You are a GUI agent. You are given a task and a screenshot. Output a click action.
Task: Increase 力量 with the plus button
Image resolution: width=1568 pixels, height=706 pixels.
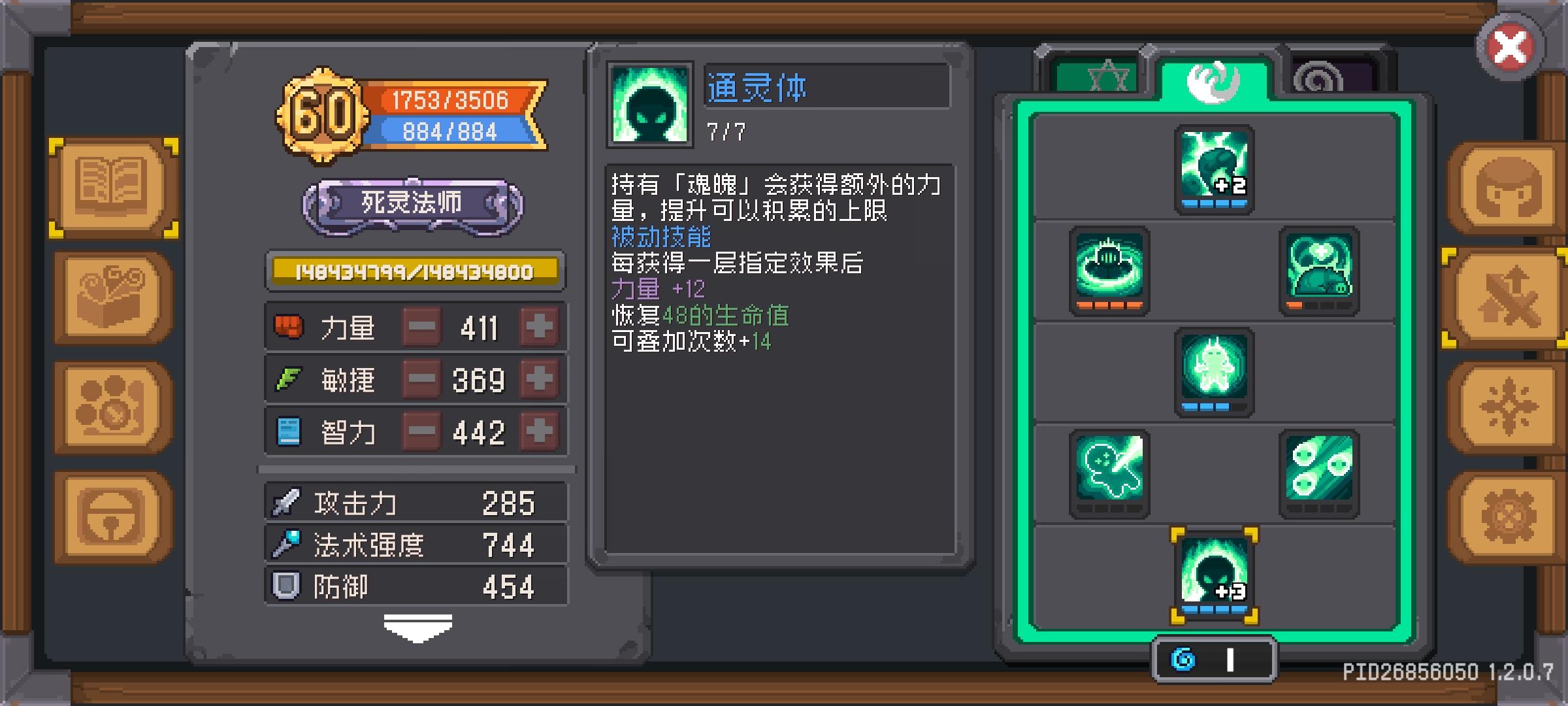click(x=540, y=327)
